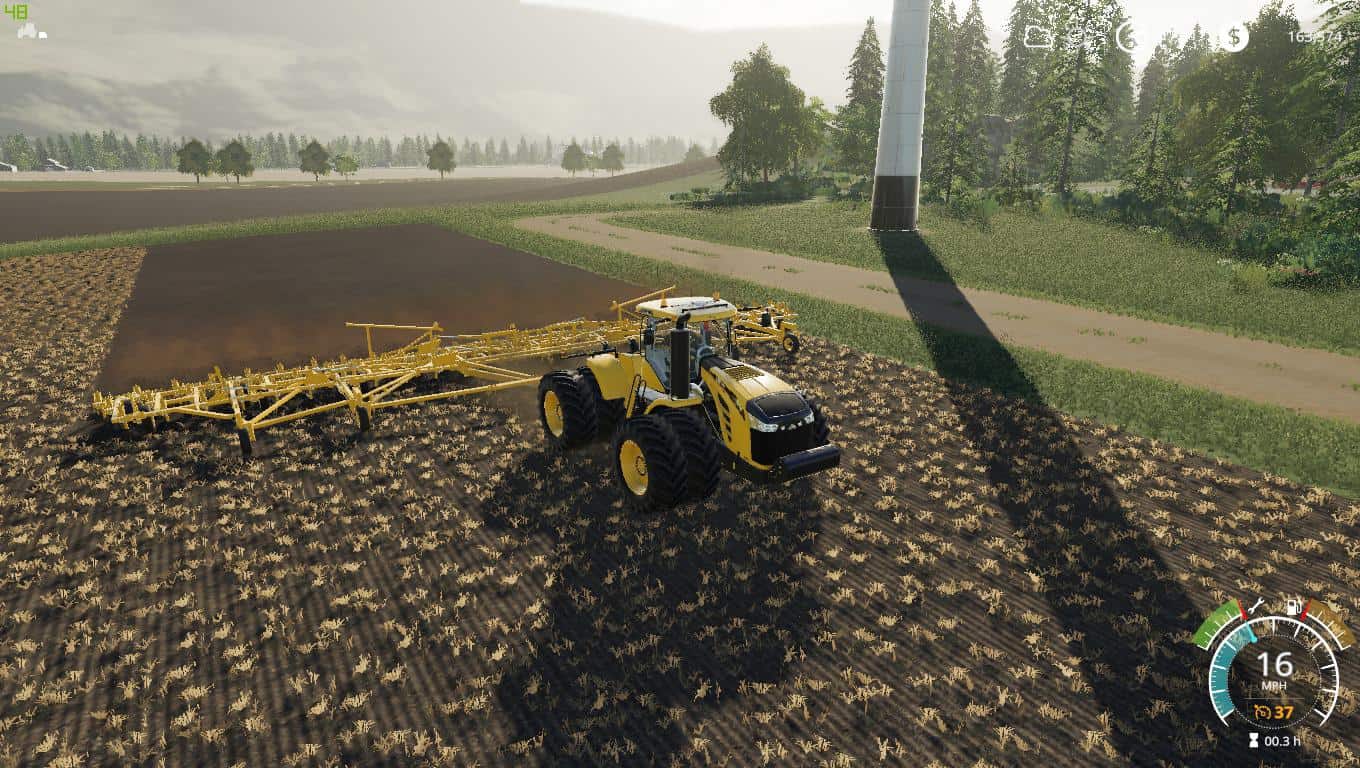
Task: Expand the money balance showing 163,574
Action: [1315, 36]
